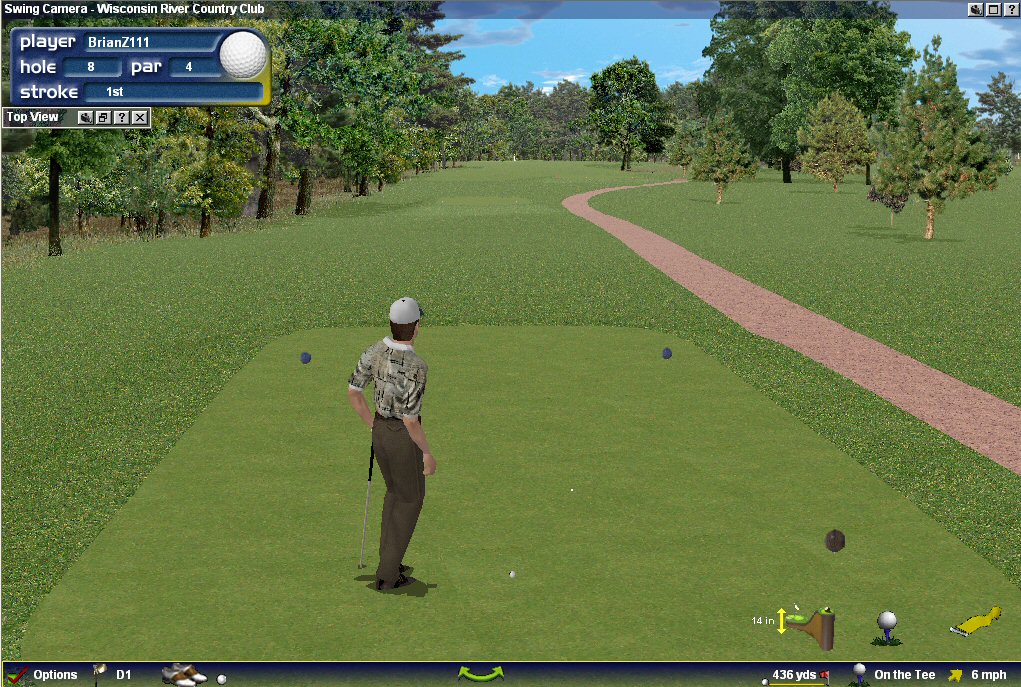This screenshot has height=687, width=1021.
Task: Adjust the 14 in tee height arrow
Action: [x=782, y=621]
